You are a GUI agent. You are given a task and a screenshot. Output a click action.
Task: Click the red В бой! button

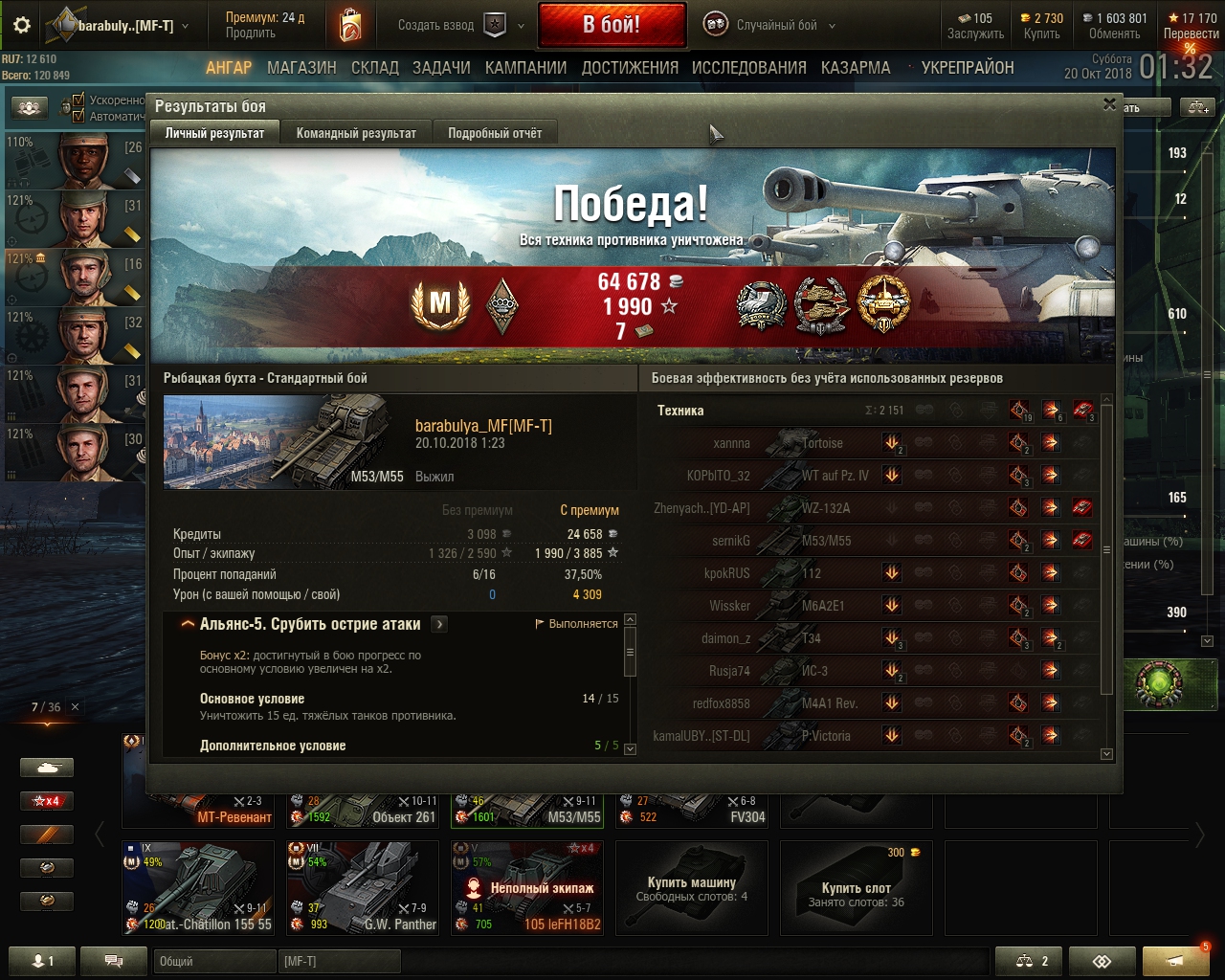point(612,25)
